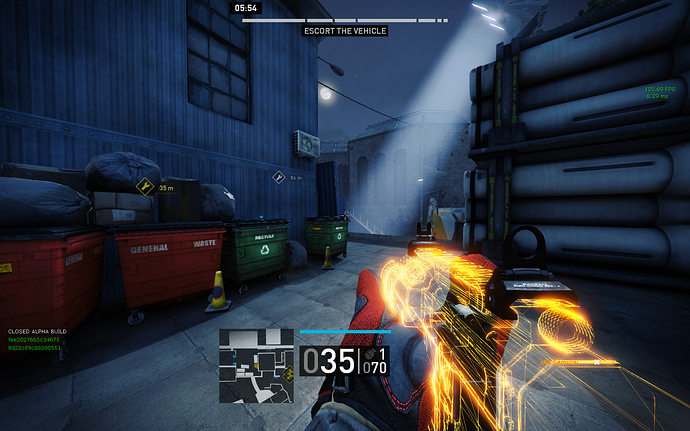Click the yellow wrench waypoint marker at 35 m
Viewport: 690px width, 431px height.
(x=145, y=186)
